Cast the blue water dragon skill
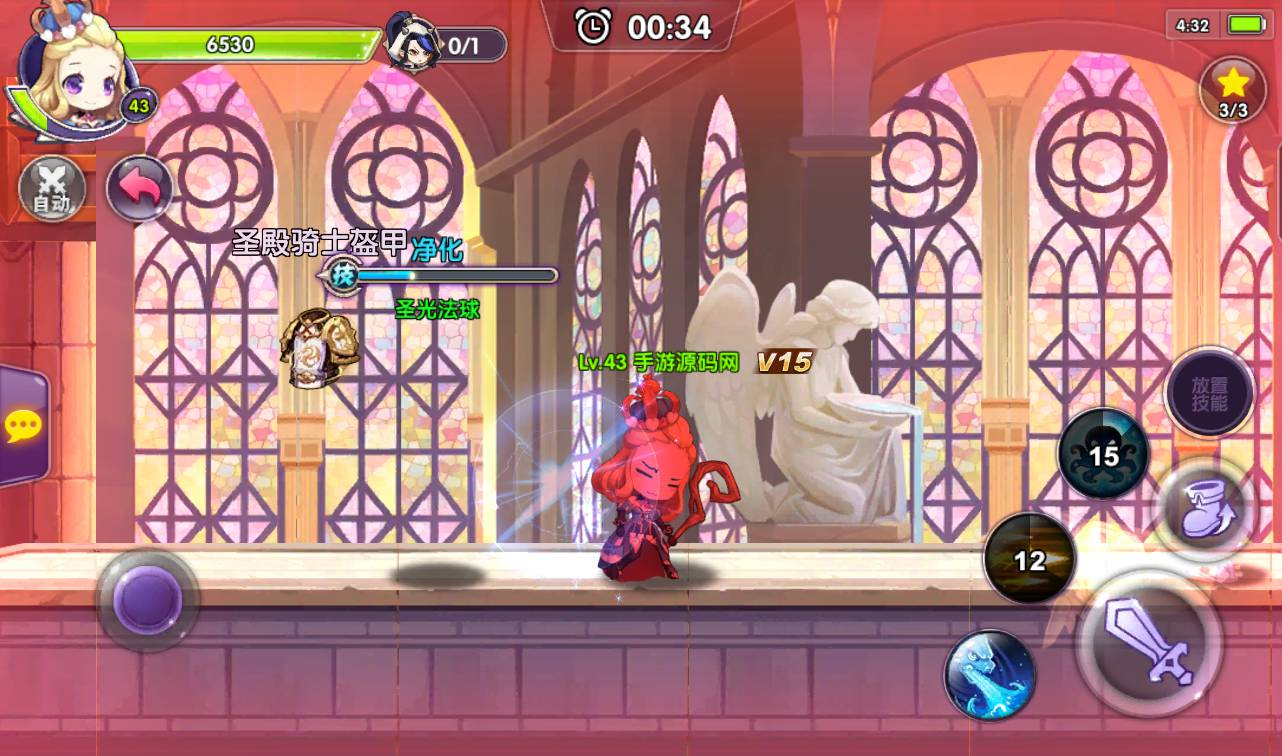Screen dimensions: 1282x756 pos(989,675)
